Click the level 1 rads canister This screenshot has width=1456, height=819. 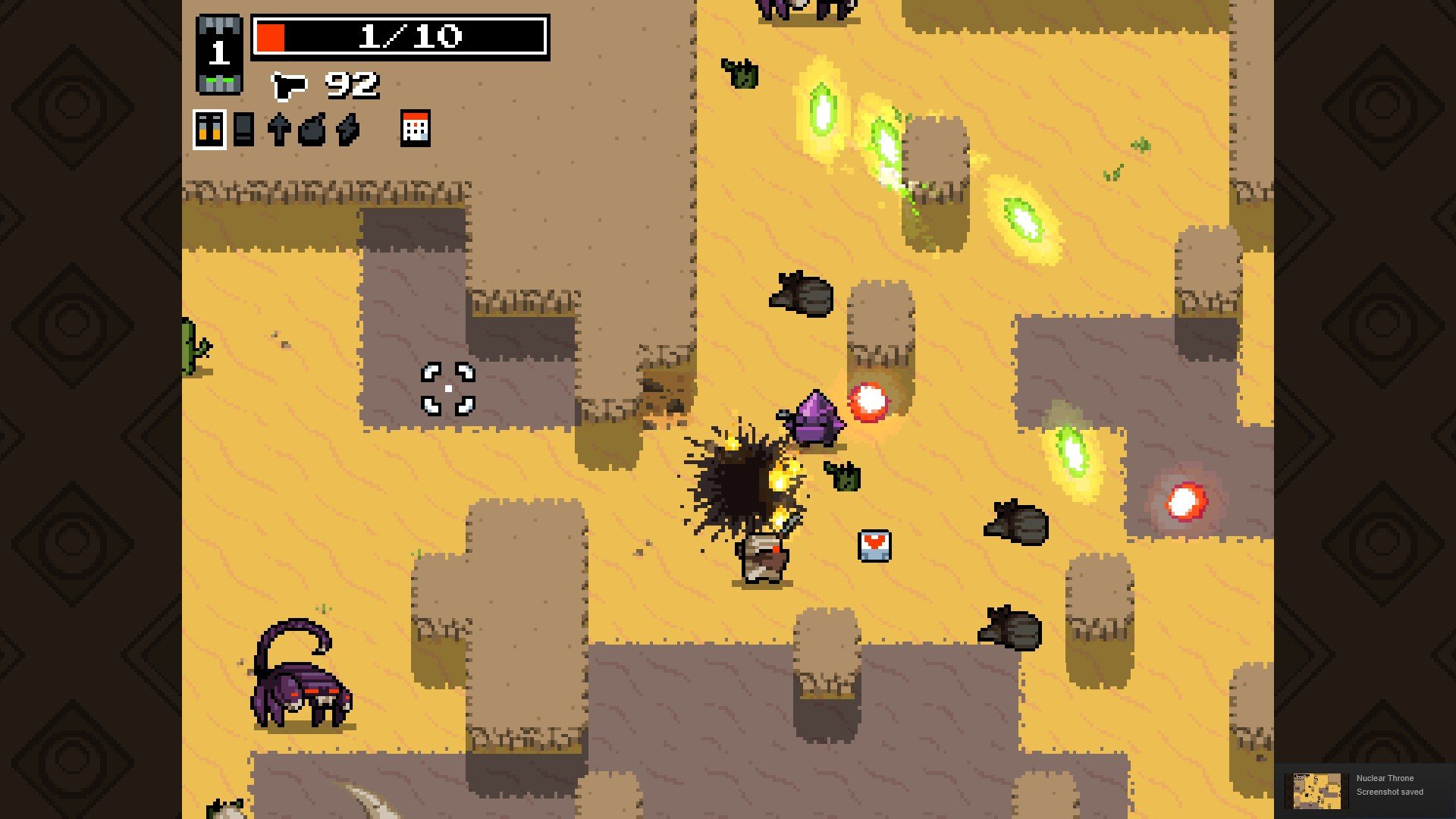(x=219, y=55)
